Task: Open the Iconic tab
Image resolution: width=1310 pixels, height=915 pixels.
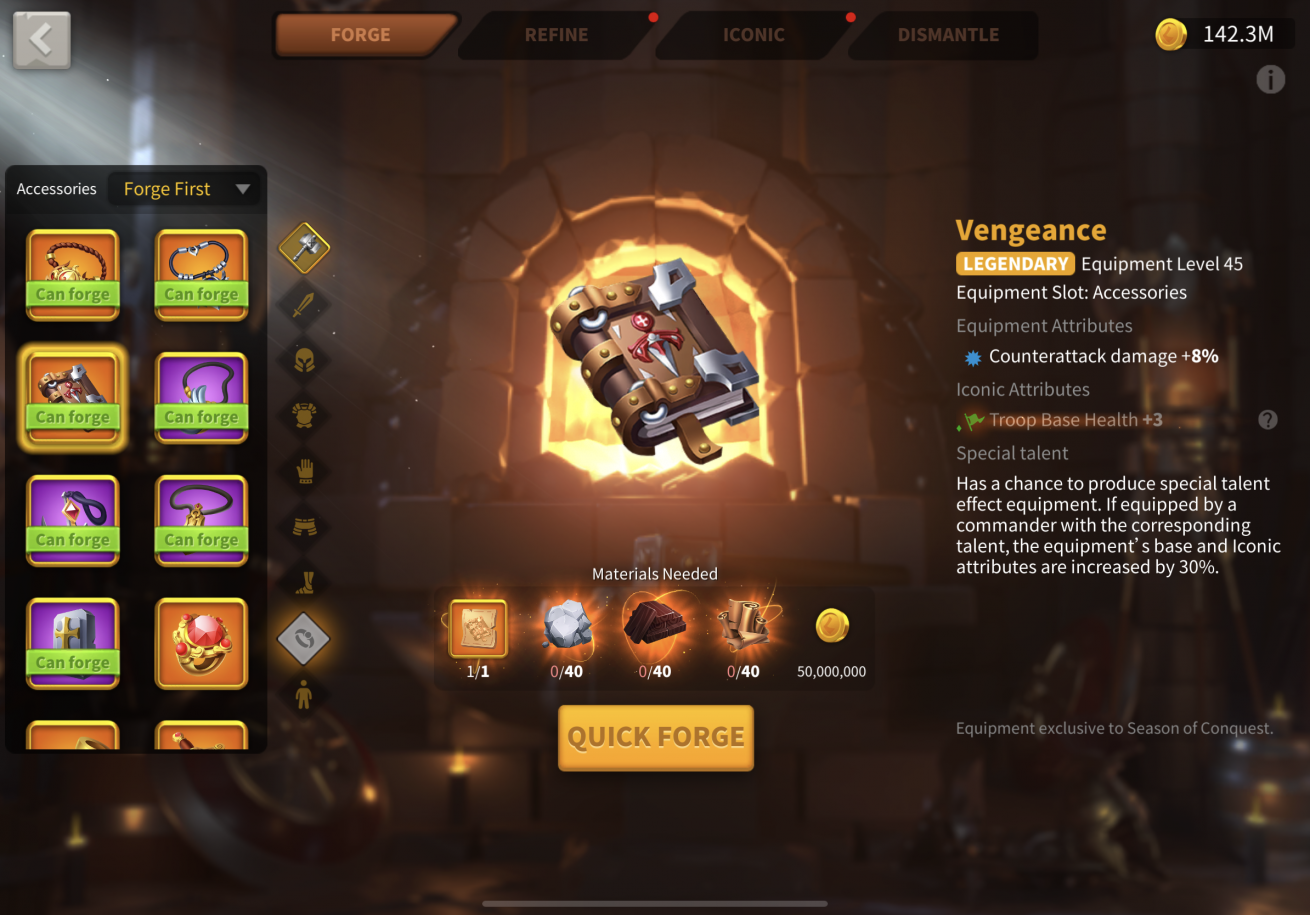Action: click(753, 35)
